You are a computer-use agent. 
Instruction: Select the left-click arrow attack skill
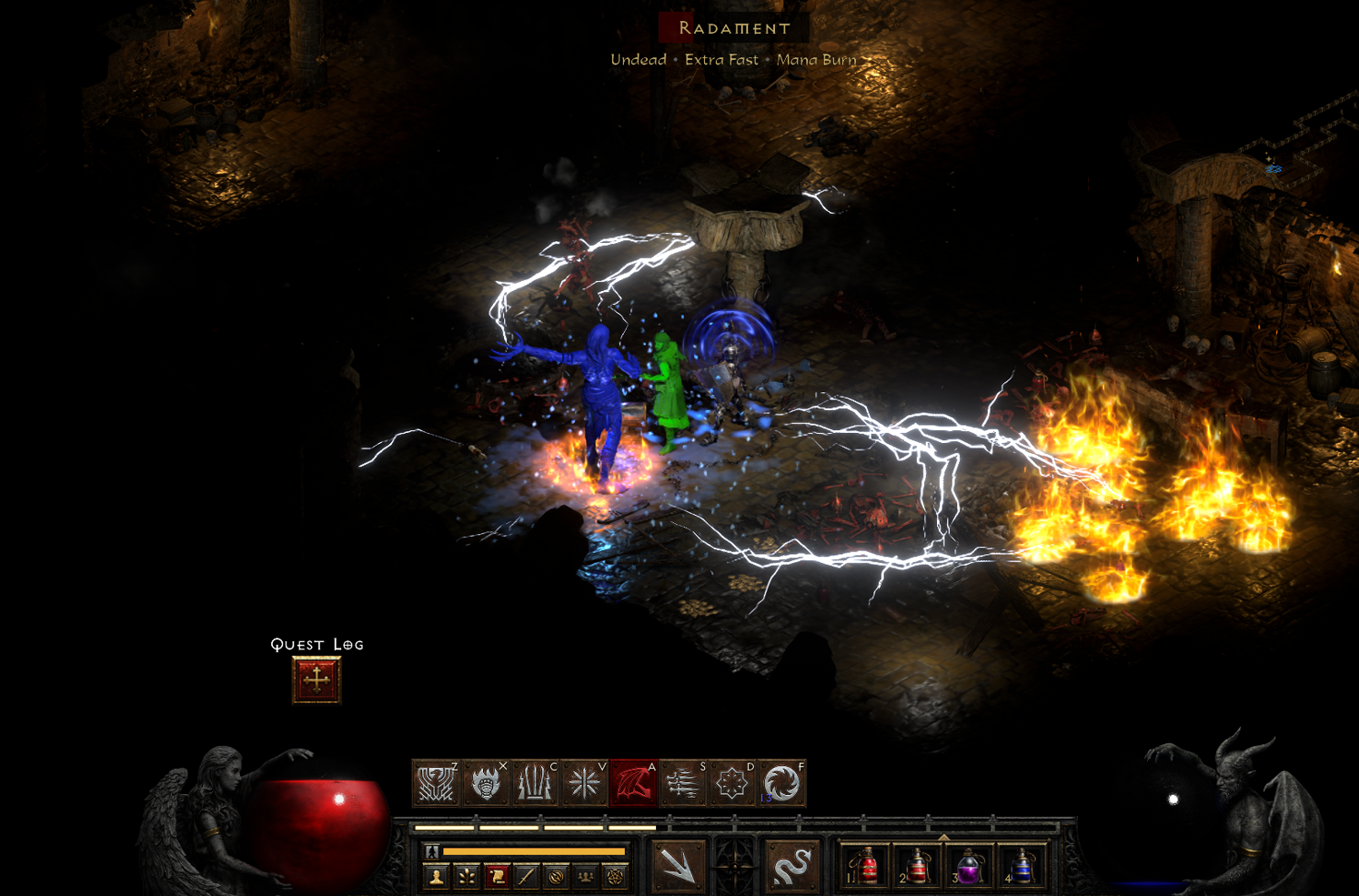click(679, 865)
